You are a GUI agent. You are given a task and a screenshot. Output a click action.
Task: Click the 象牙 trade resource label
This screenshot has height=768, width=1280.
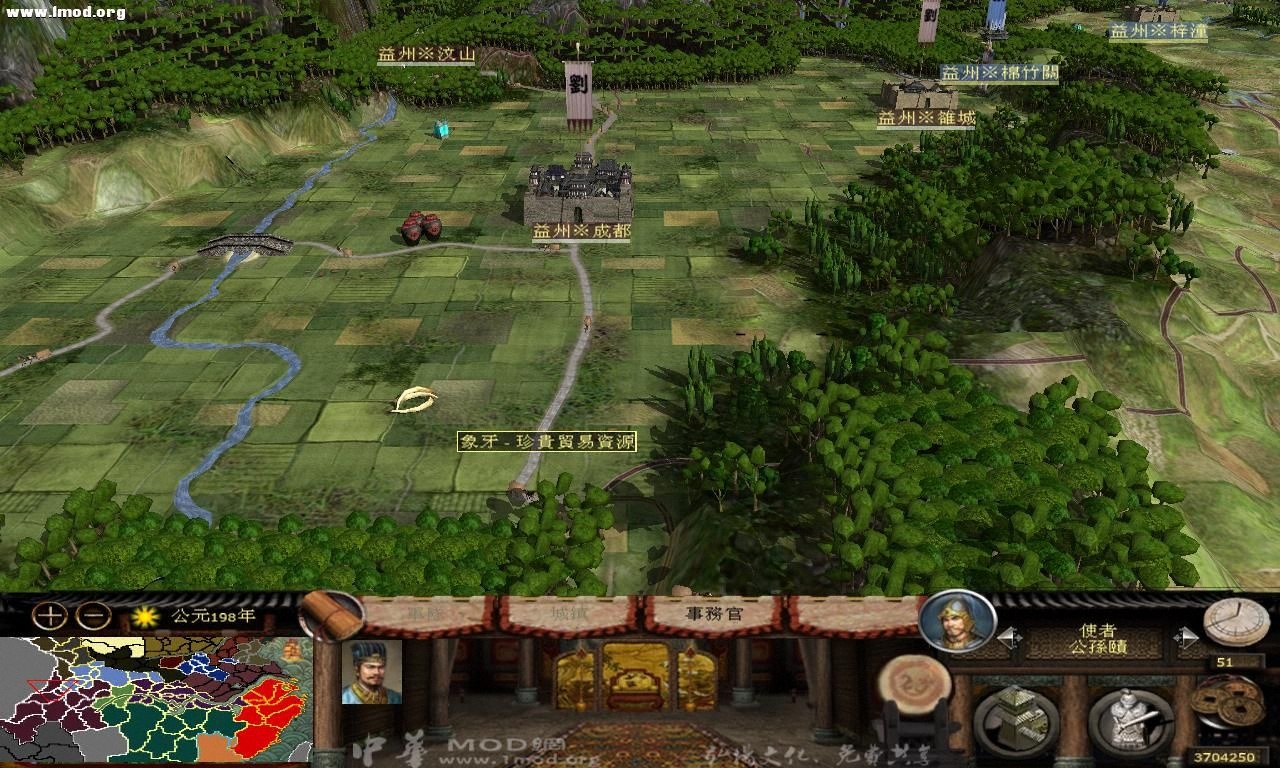548,440
